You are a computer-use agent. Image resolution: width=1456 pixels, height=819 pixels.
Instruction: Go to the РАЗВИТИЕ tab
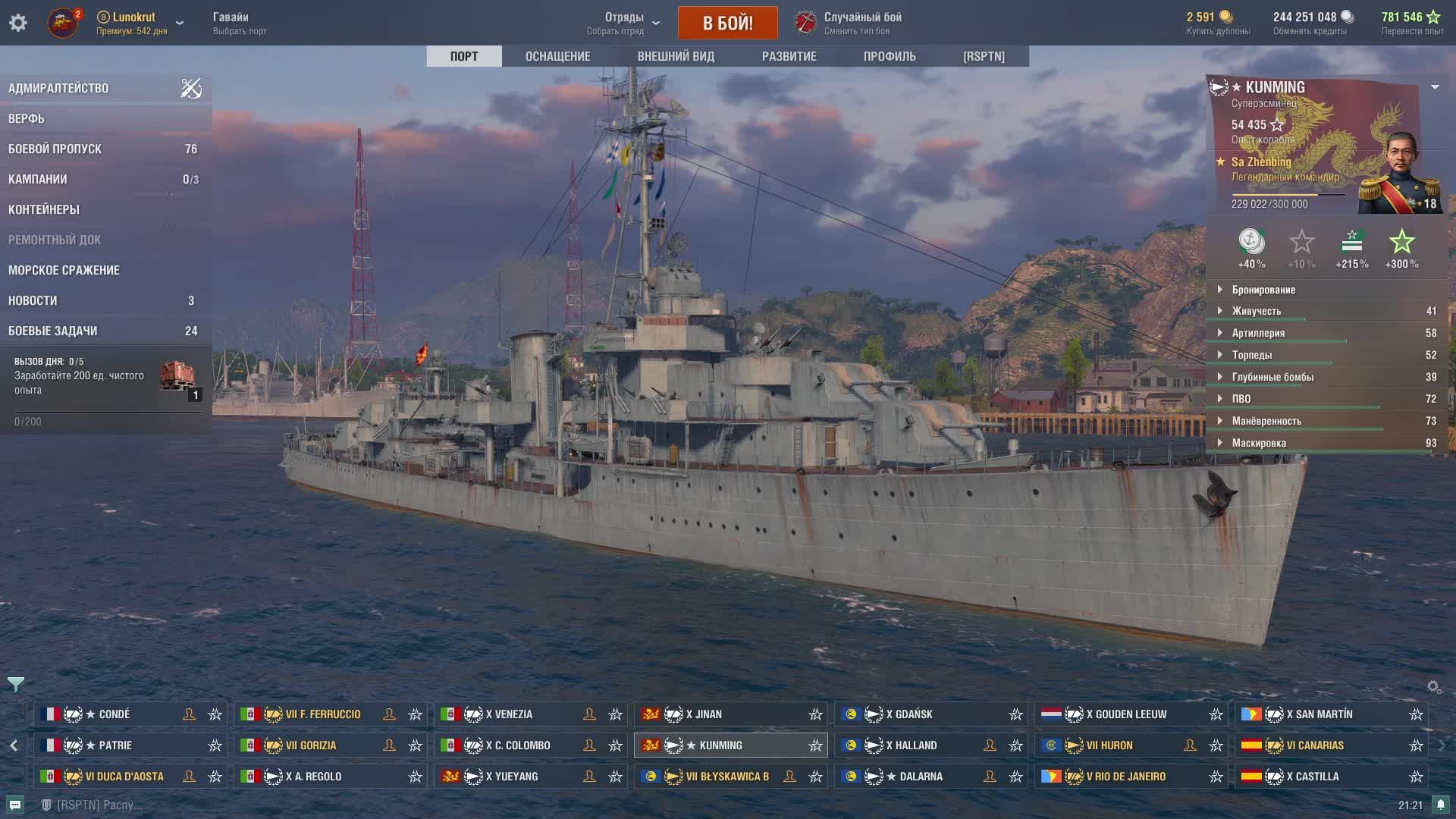pos(789,56)
